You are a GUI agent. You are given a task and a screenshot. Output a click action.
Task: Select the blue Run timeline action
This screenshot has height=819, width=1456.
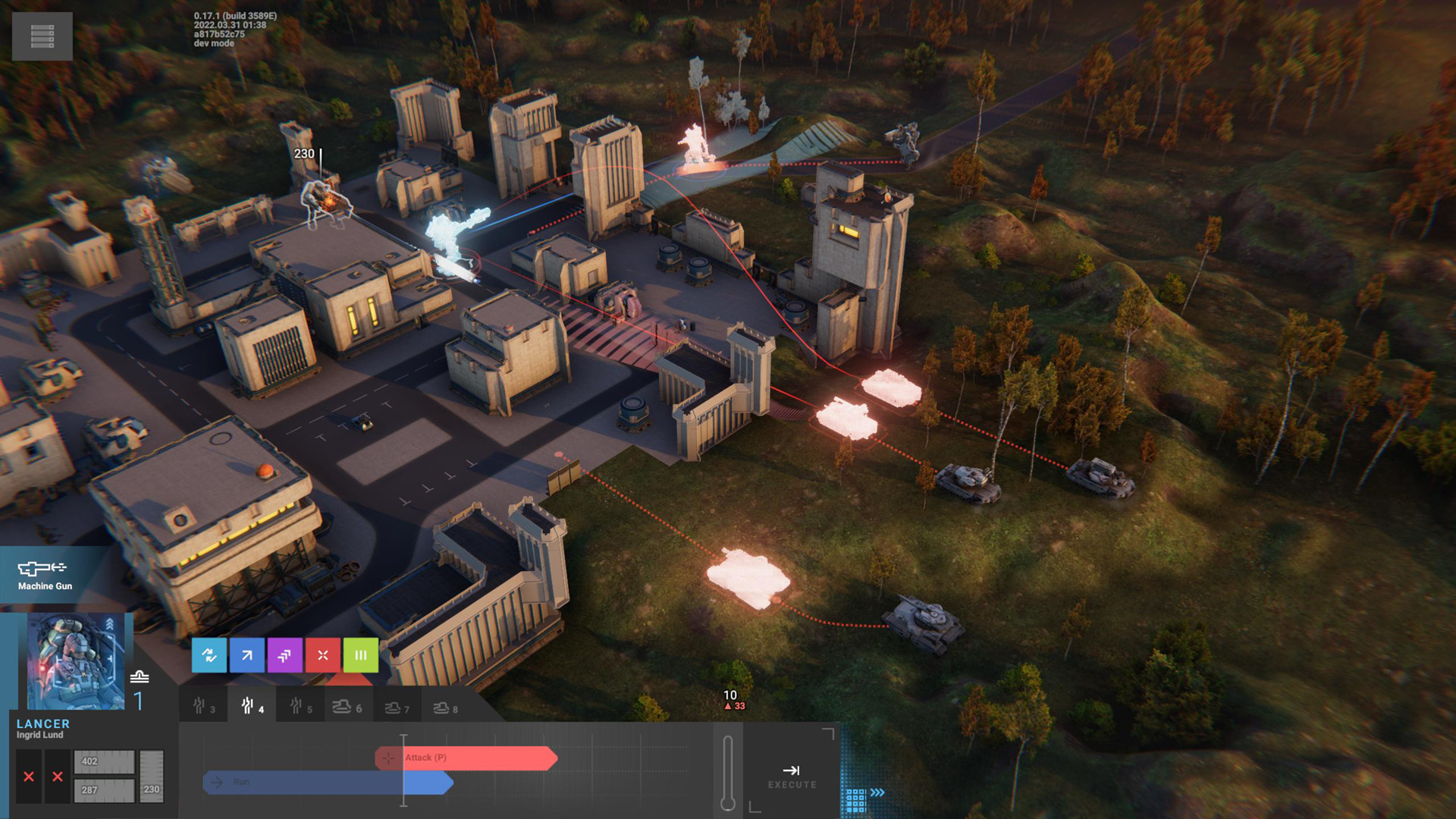click(x=328, y=782)
